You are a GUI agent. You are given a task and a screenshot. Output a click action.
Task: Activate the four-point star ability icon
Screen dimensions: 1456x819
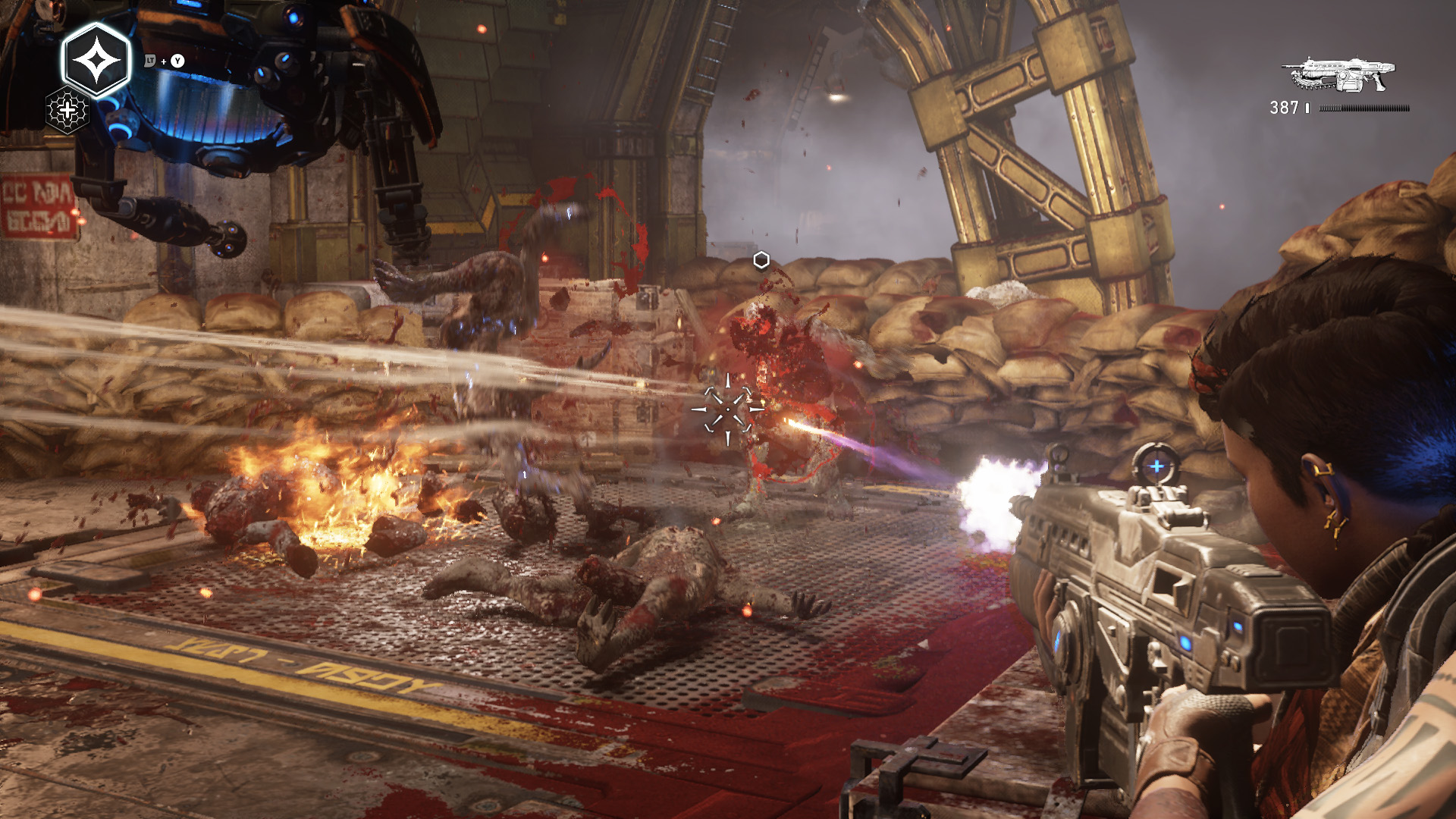[x=96, y=61]
